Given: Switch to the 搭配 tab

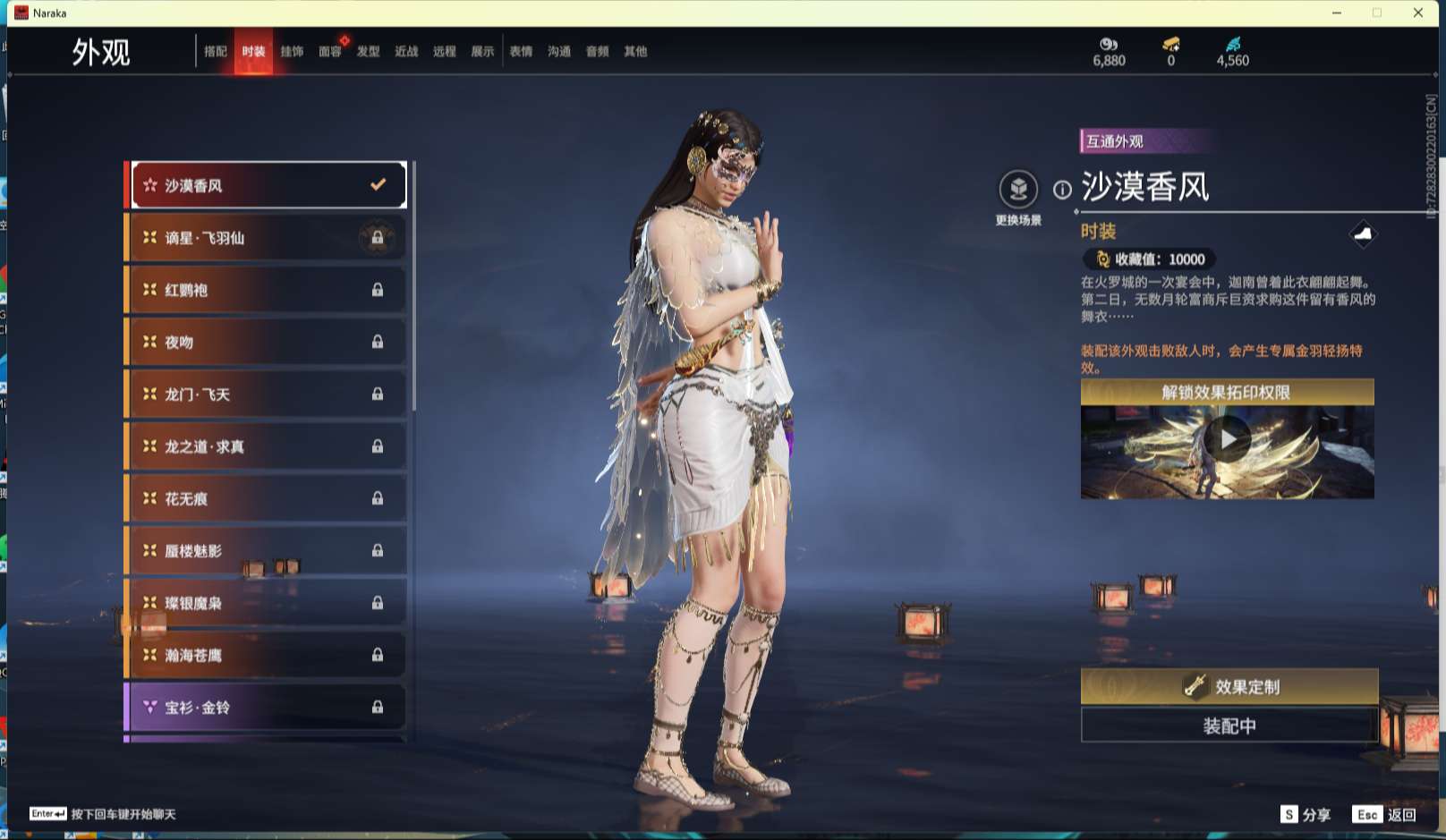Looking at the screenshot, I should pos(216,52).
